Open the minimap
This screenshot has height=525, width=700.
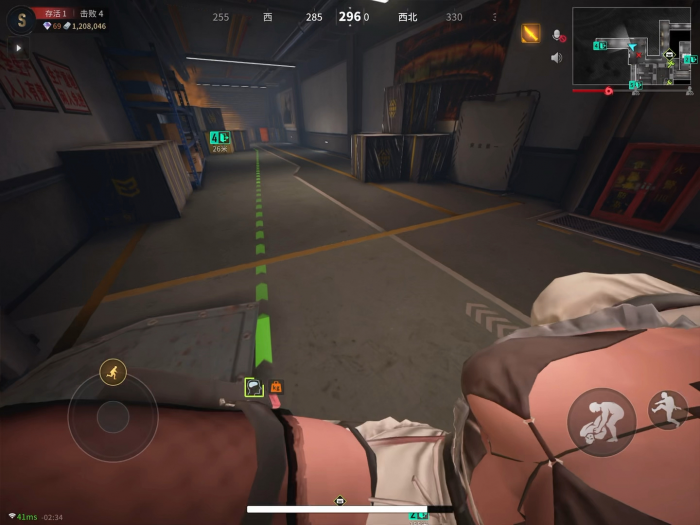(632, 48)
